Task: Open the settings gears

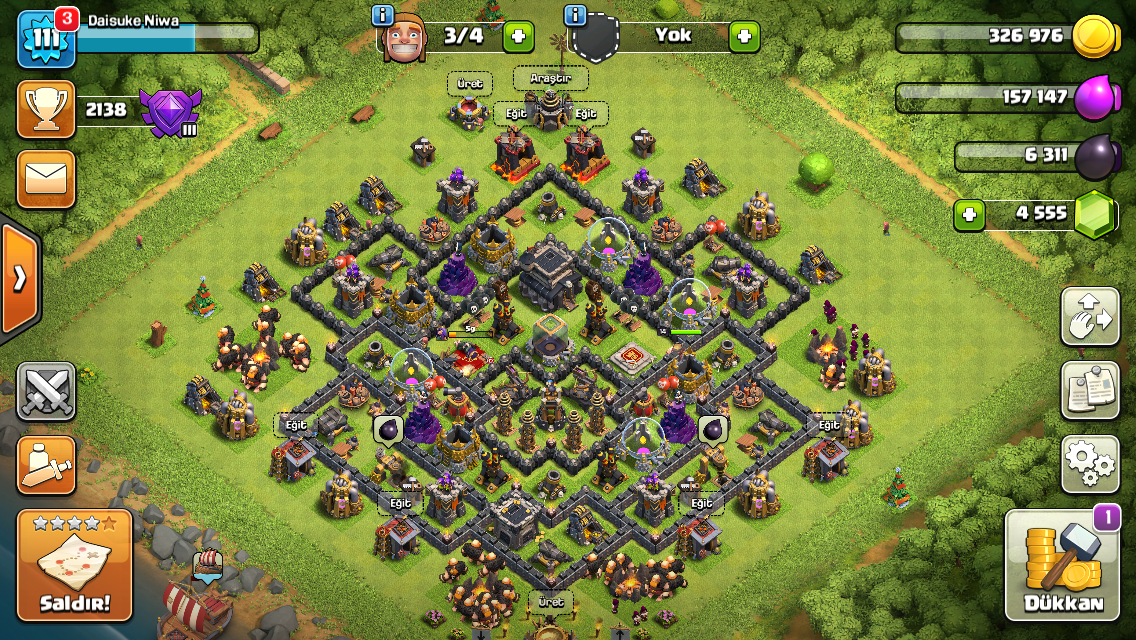Action: [x=1090, y=464]
